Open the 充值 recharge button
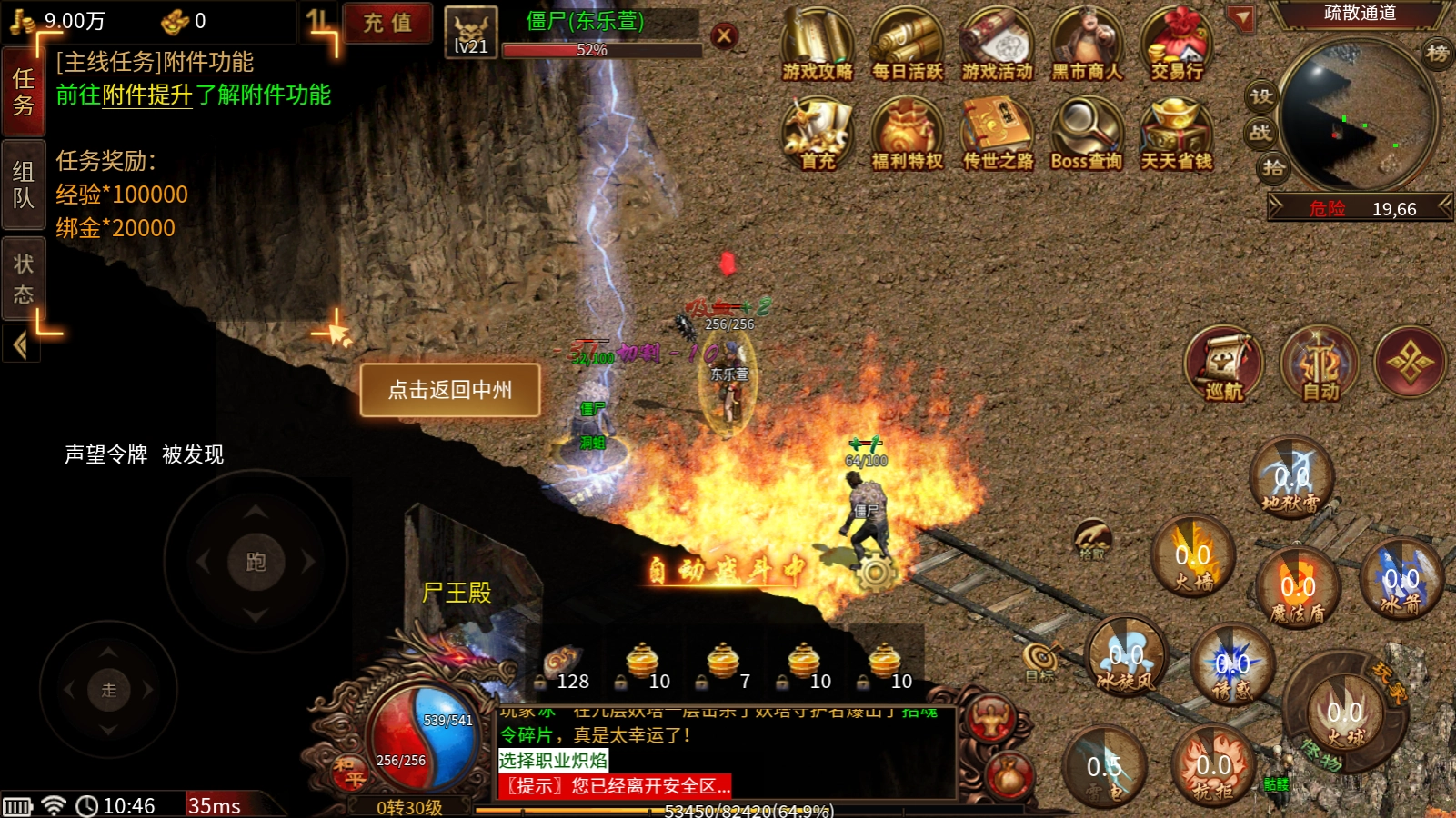1456x818 pixels. point(387,23)
